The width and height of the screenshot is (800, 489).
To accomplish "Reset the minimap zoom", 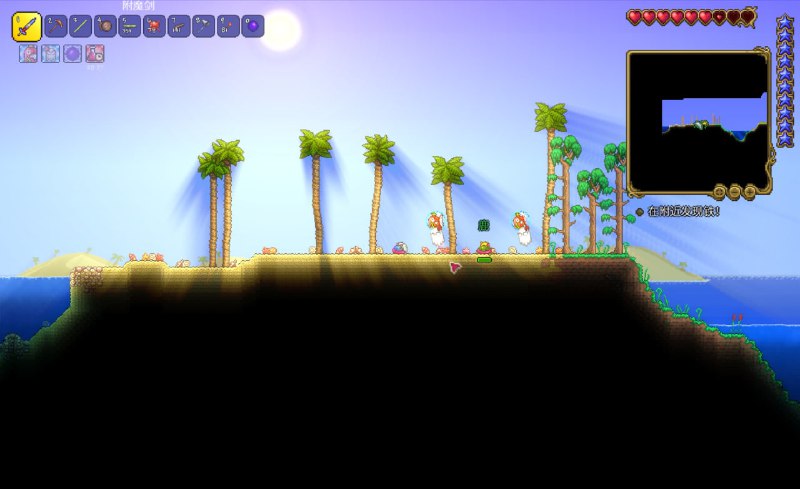I will point(720,190).
